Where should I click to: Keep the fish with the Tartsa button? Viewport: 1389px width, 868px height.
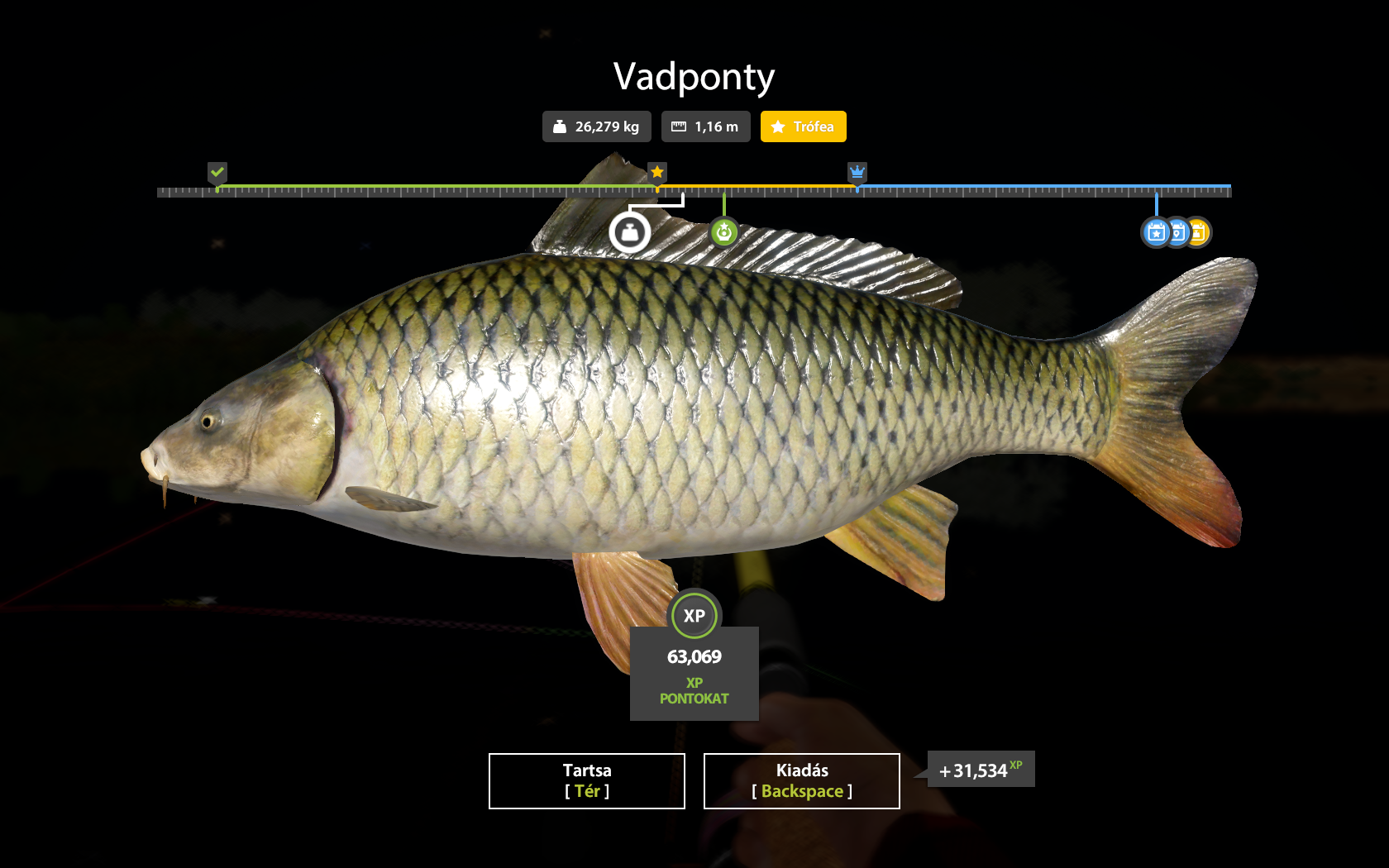(587, 780)
